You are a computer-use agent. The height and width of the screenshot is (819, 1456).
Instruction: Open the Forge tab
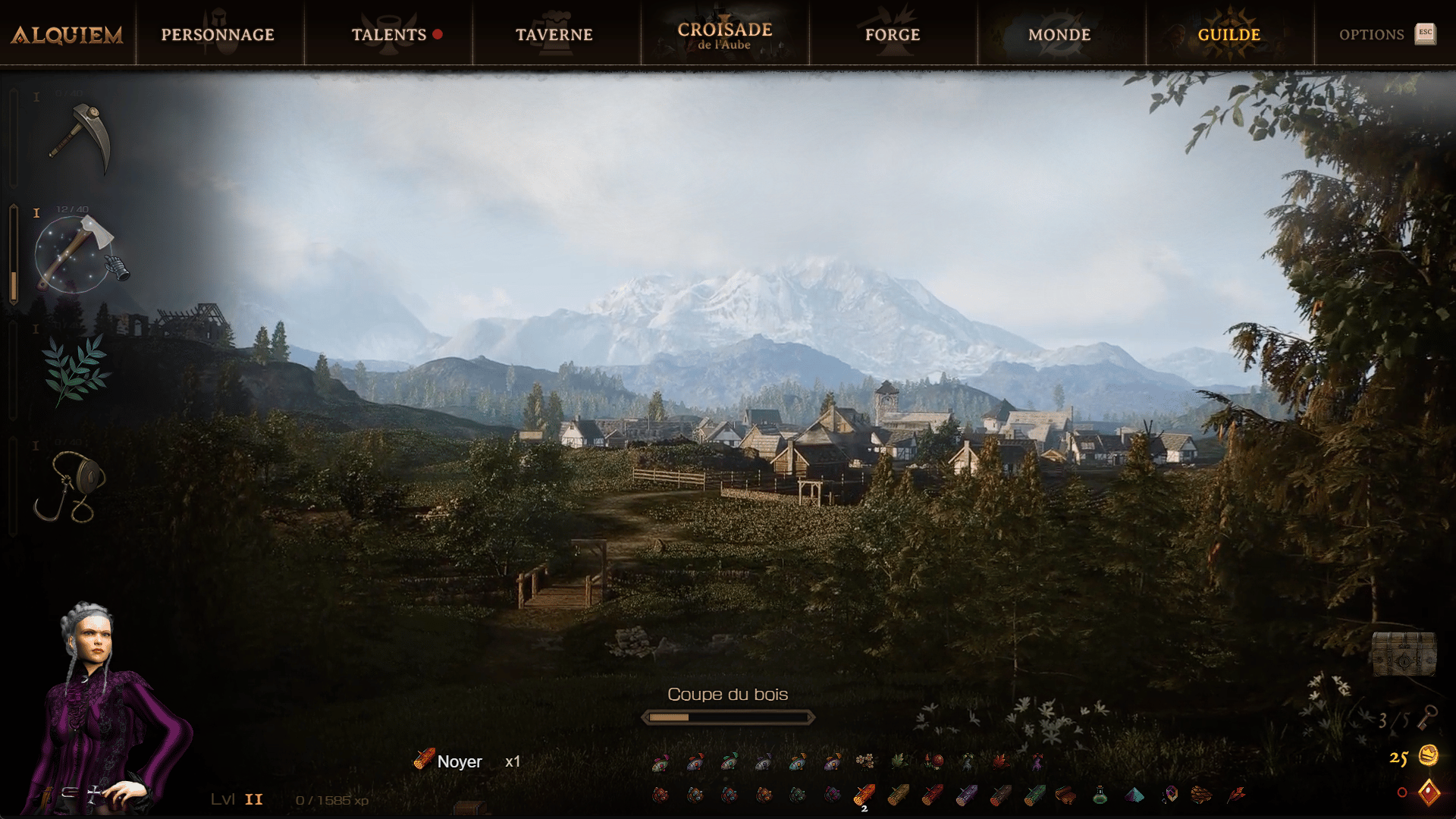893,35
